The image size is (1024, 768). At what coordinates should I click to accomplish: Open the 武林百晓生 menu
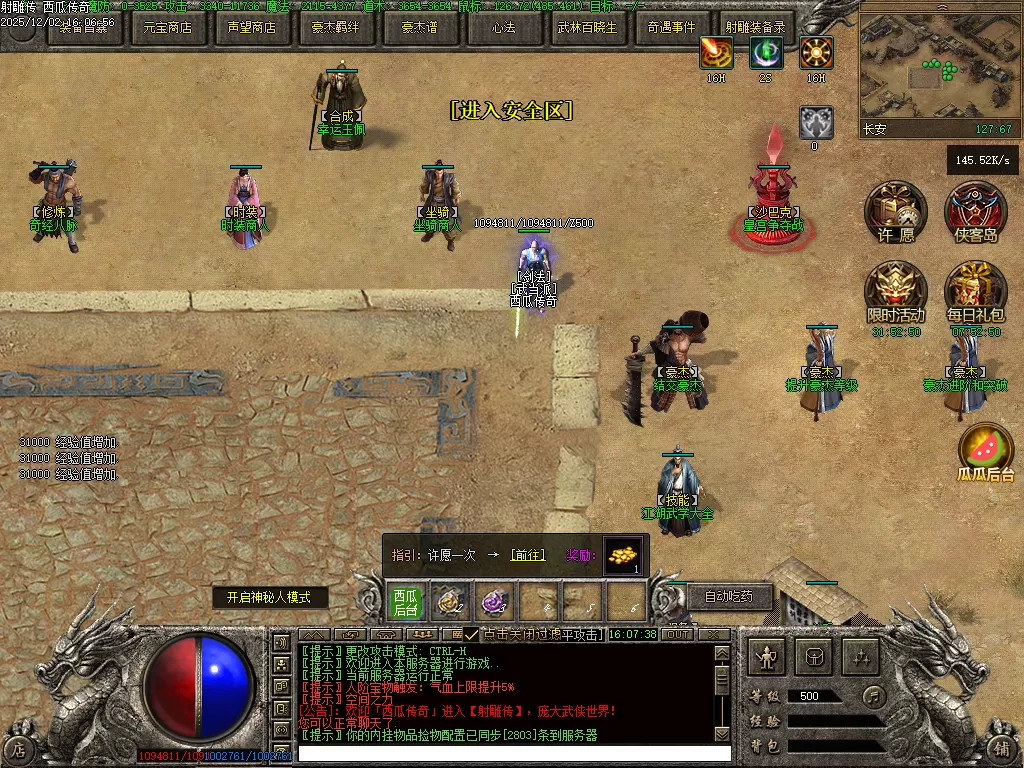(x=587, y=27)
